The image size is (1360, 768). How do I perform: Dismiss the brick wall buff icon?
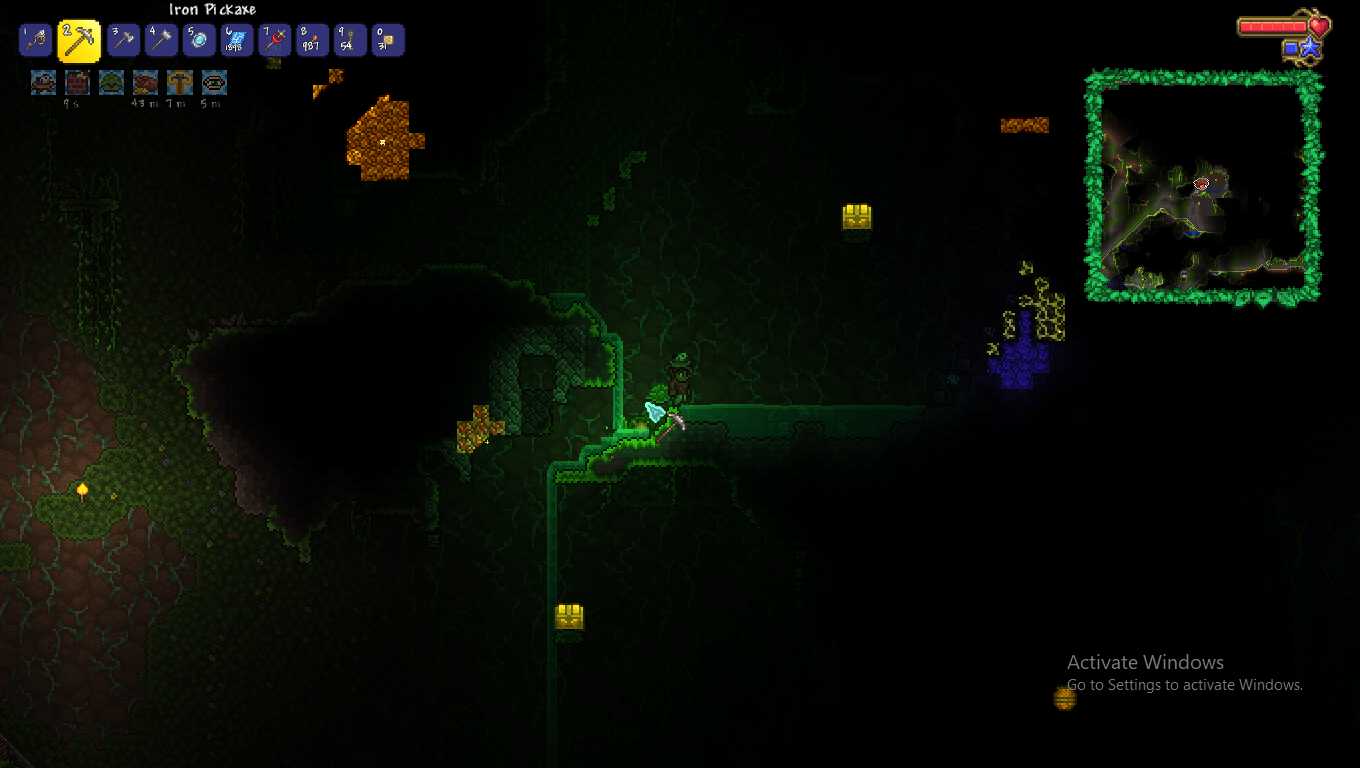point(77,84)
